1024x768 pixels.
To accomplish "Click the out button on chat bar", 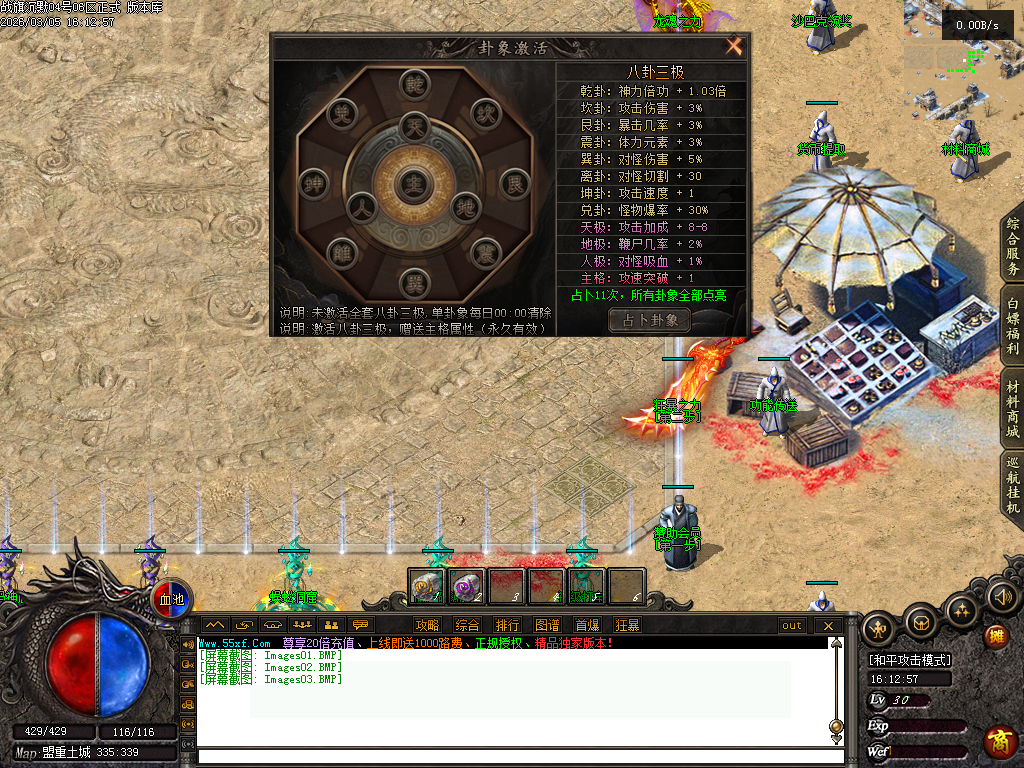I will coord(792,625).
